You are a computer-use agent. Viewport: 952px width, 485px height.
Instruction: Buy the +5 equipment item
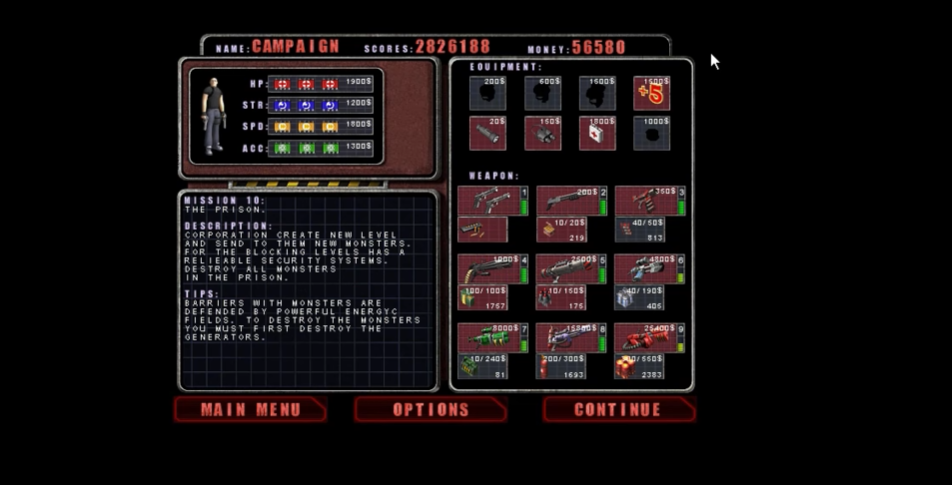coord(651,93)
